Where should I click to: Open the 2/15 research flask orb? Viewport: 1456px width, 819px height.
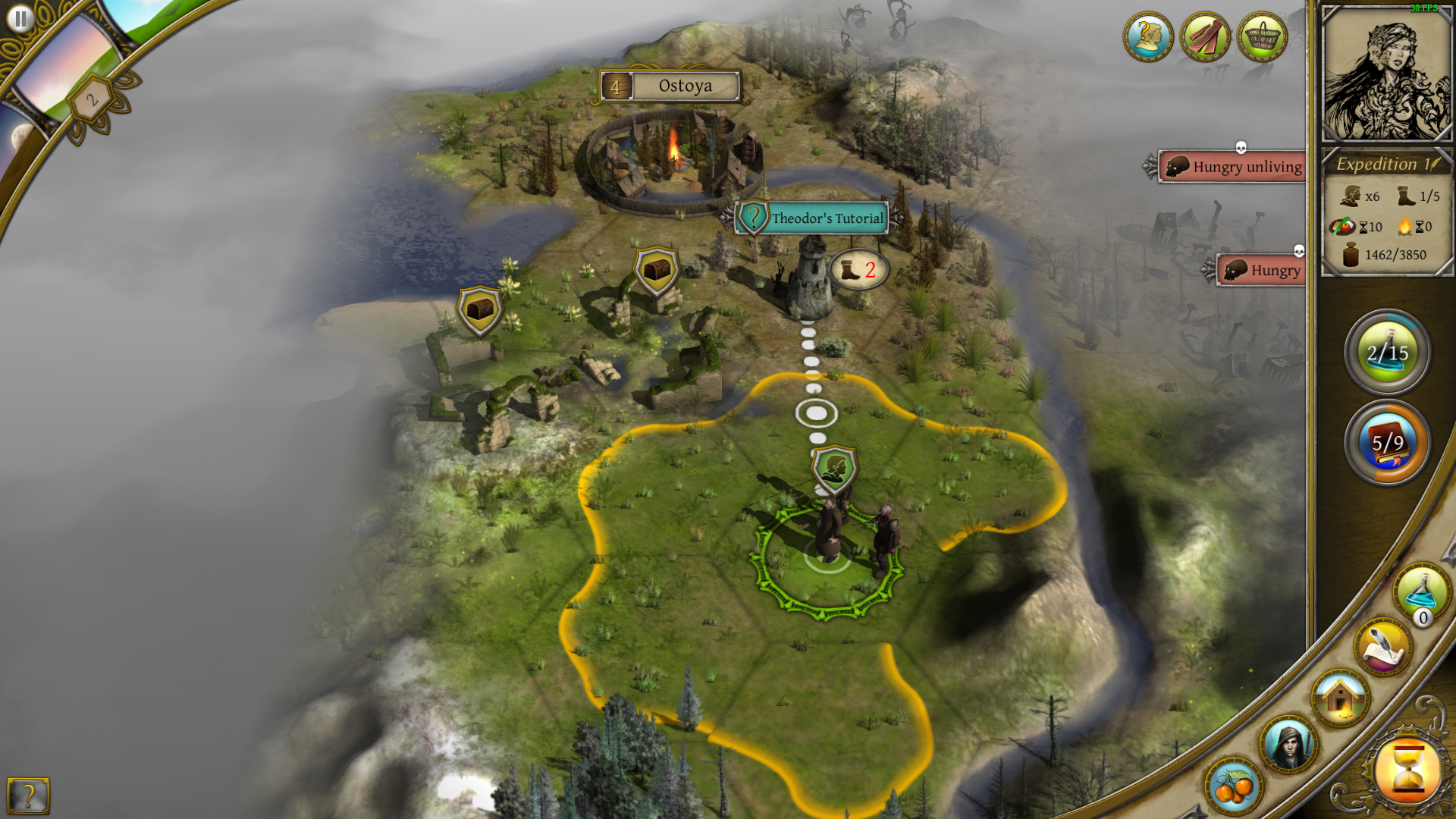pos(1387,352)
